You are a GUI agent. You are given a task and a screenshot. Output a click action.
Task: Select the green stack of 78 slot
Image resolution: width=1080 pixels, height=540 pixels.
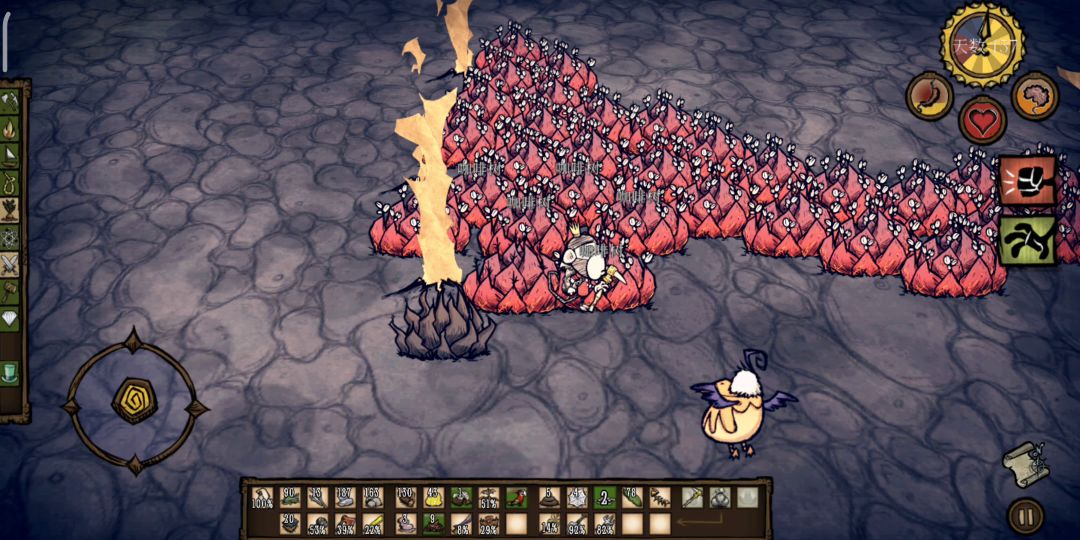click(x=633, y=497)
